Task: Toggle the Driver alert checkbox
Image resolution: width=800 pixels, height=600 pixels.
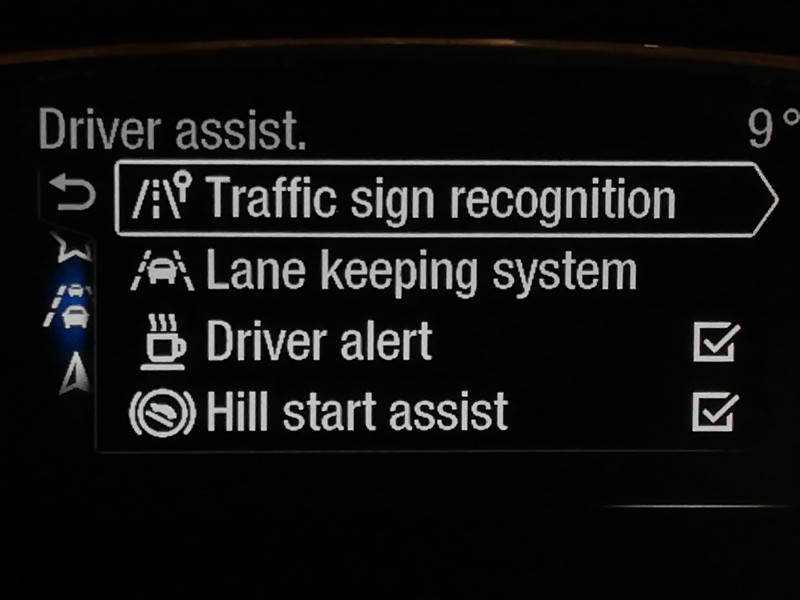Action: [x=716, y=342]
